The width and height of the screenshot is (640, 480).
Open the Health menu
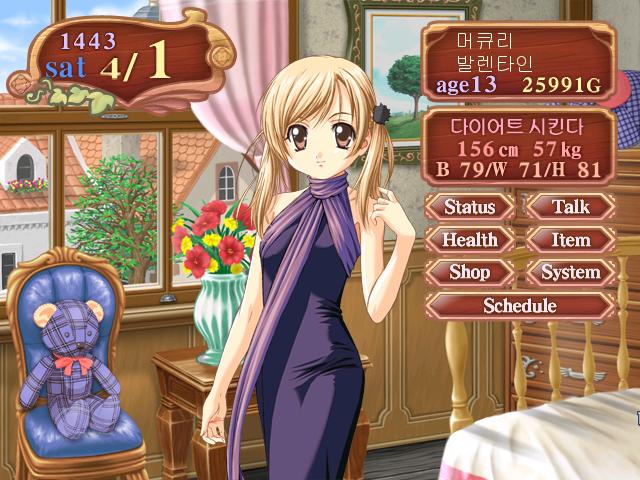(470, 240)
